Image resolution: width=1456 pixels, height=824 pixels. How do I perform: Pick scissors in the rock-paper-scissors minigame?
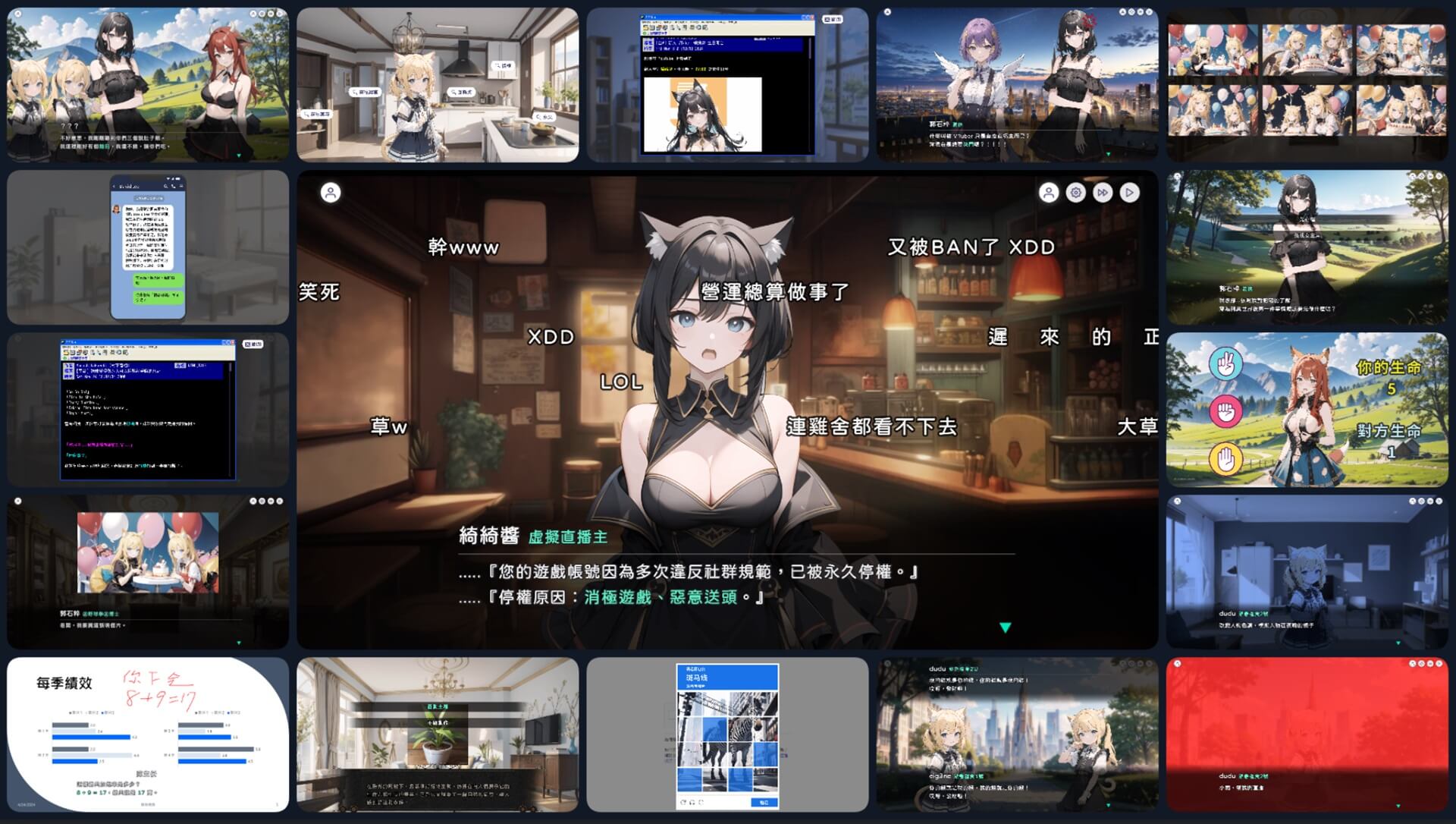coord(1225,363)
